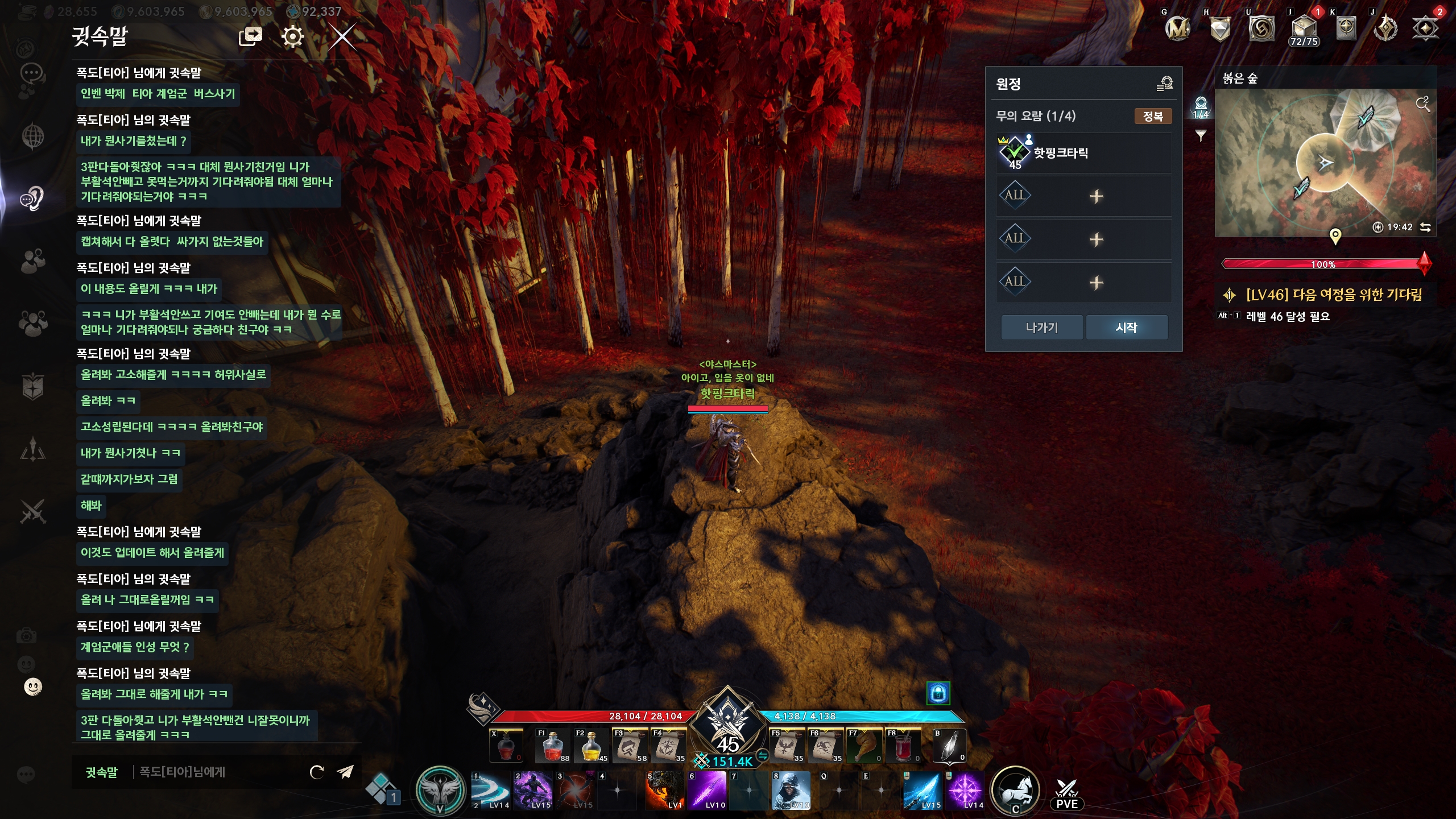1456x819 pixels.
Task: Open party search icon in 원정 header
Action: coord(1164,84)
